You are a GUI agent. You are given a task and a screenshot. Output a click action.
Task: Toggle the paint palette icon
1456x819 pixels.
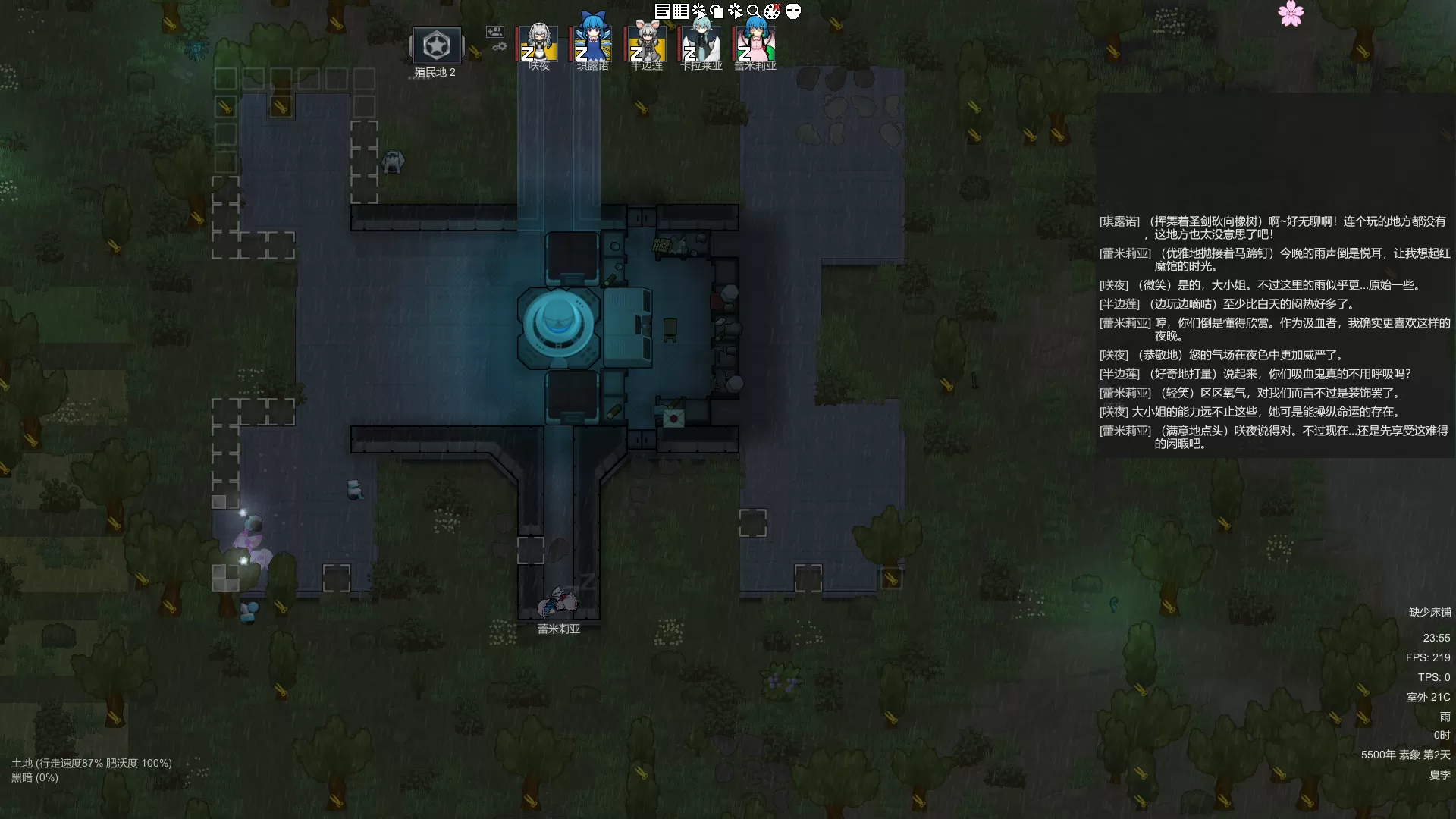772,11
